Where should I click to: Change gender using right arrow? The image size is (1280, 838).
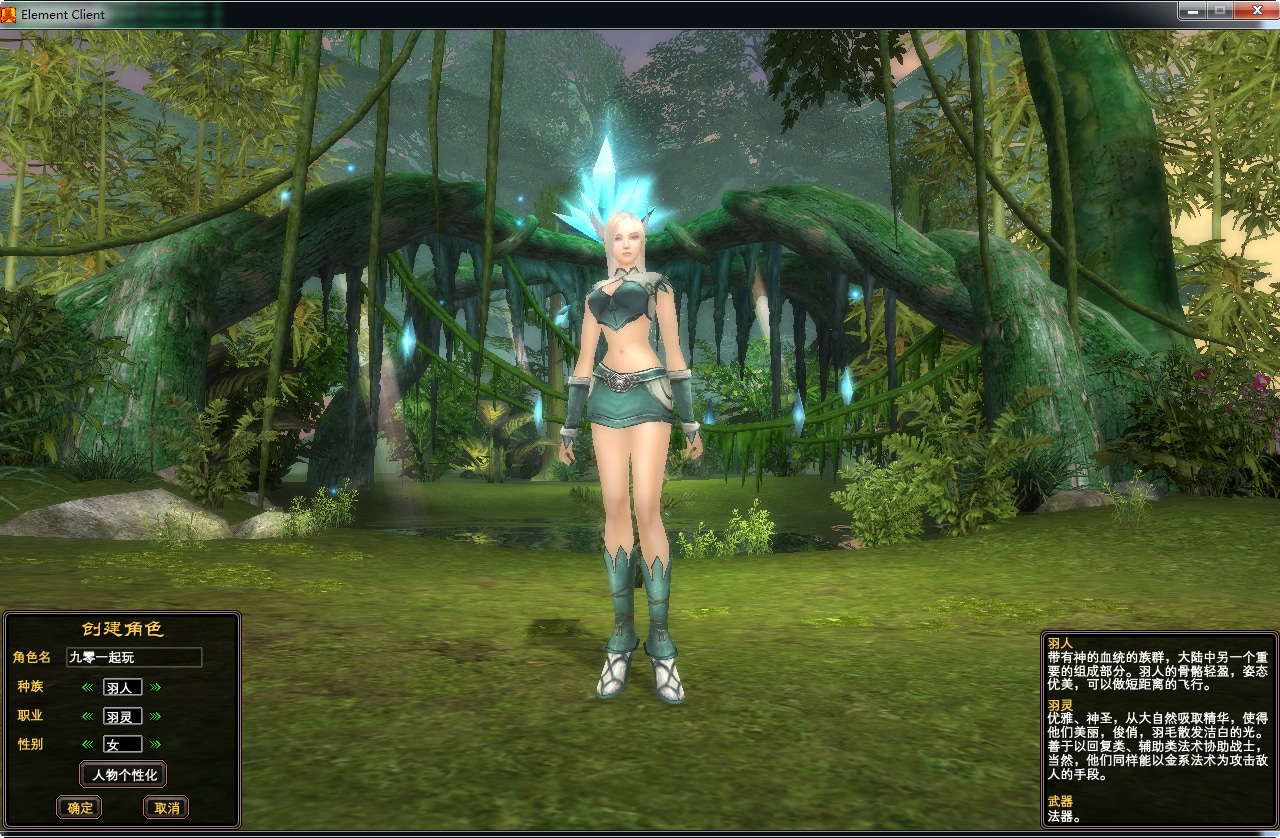pyautogui.click(x=156, y=744)
